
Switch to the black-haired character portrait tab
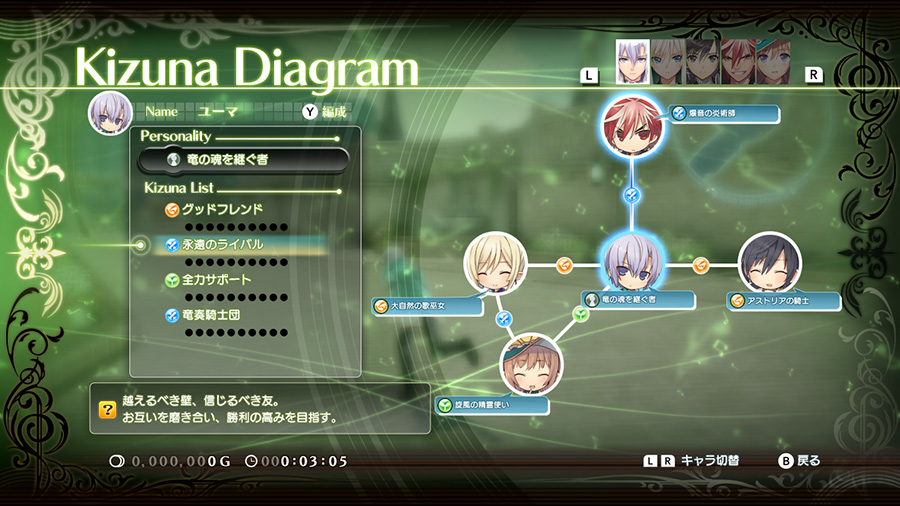point(702,61)
